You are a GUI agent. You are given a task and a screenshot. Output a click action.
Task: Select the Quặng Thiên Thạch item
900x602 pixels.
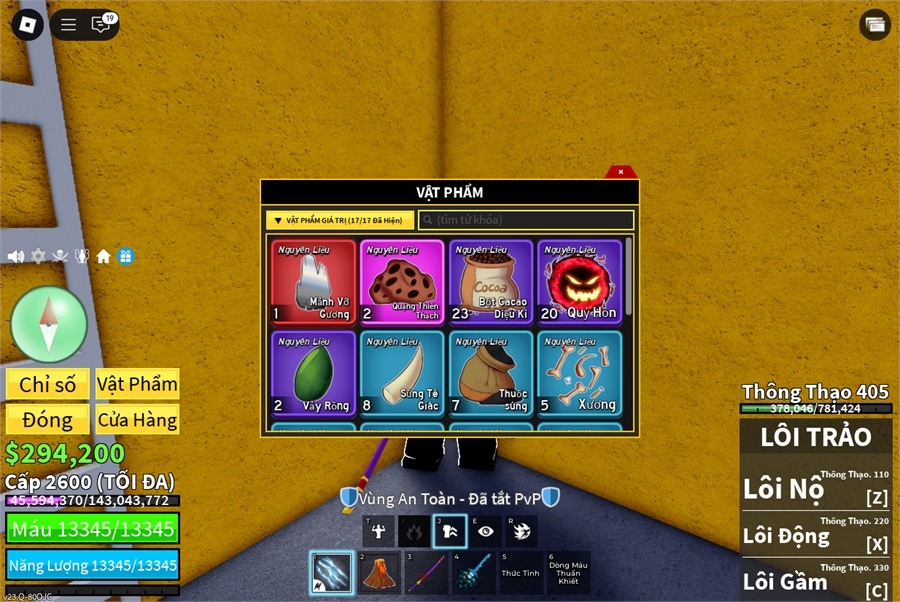(x=402, y=282)
